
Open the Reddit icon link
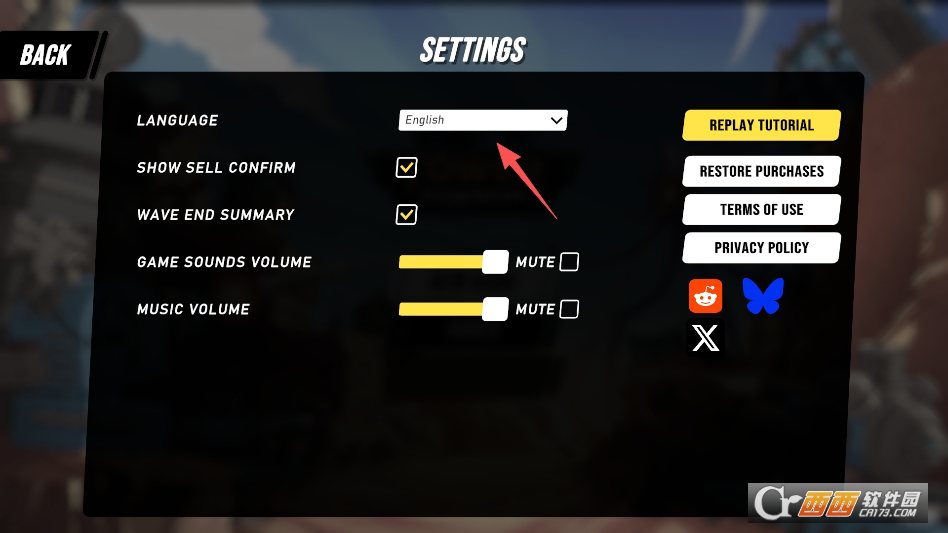706,296
